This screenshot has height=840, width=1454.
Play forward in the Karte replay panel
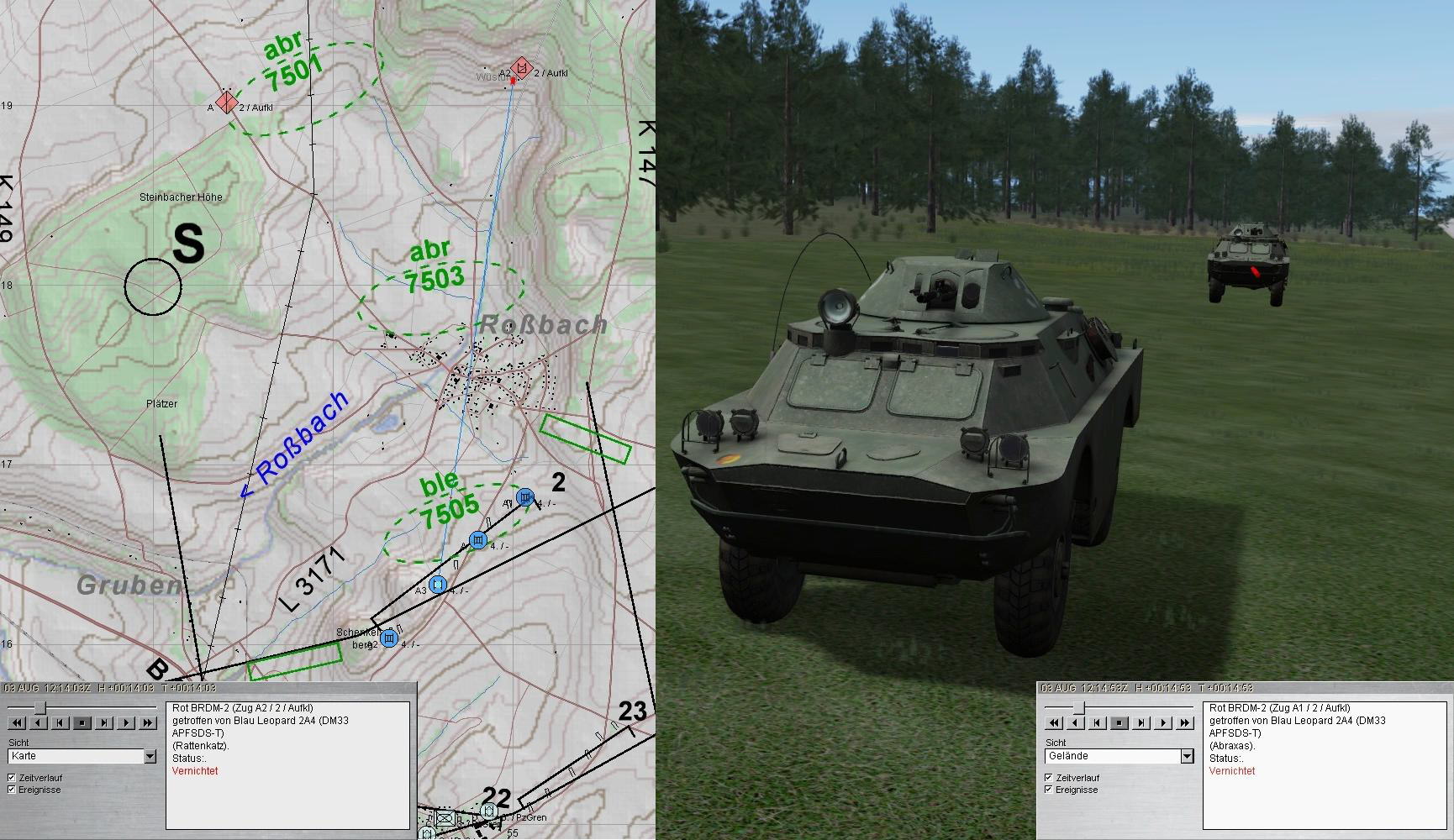pyautogui.click(x=125, y=722)
